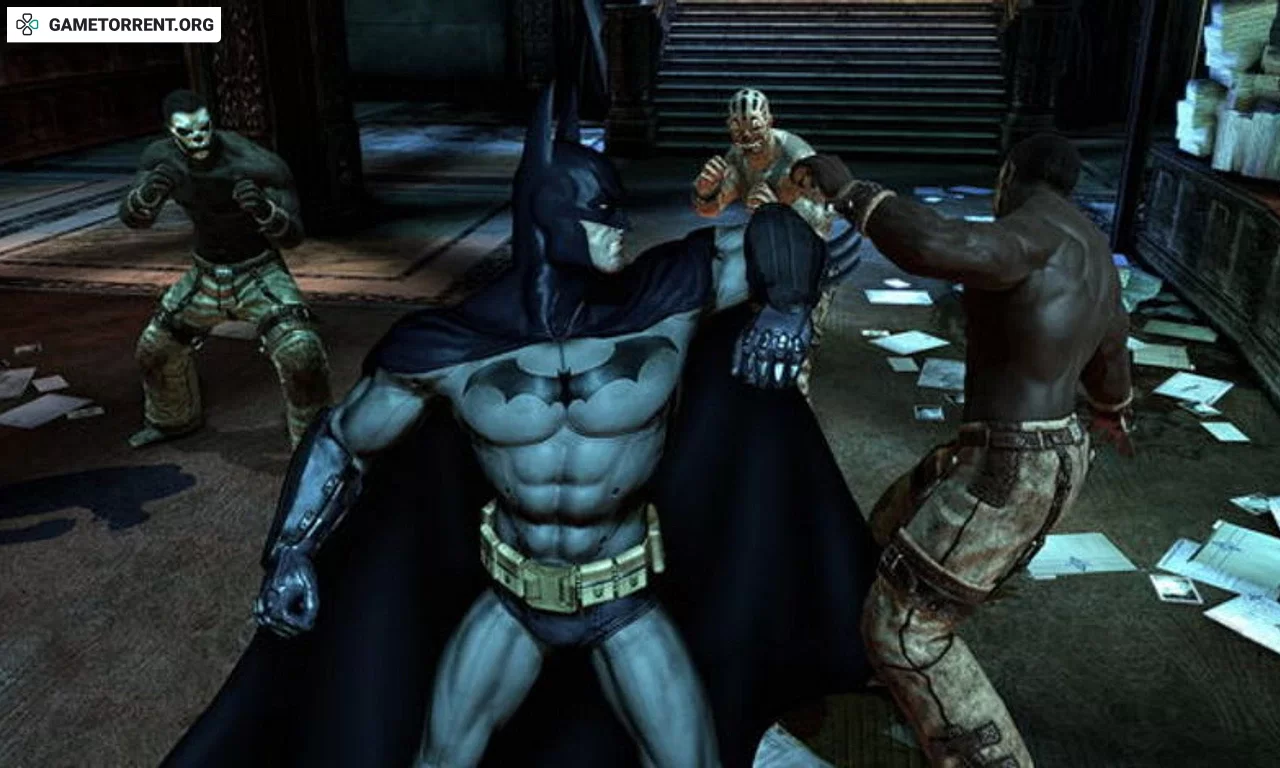
Task: Click the GAMETORRENT.ORG watermark logo
Action: point(114,25)
